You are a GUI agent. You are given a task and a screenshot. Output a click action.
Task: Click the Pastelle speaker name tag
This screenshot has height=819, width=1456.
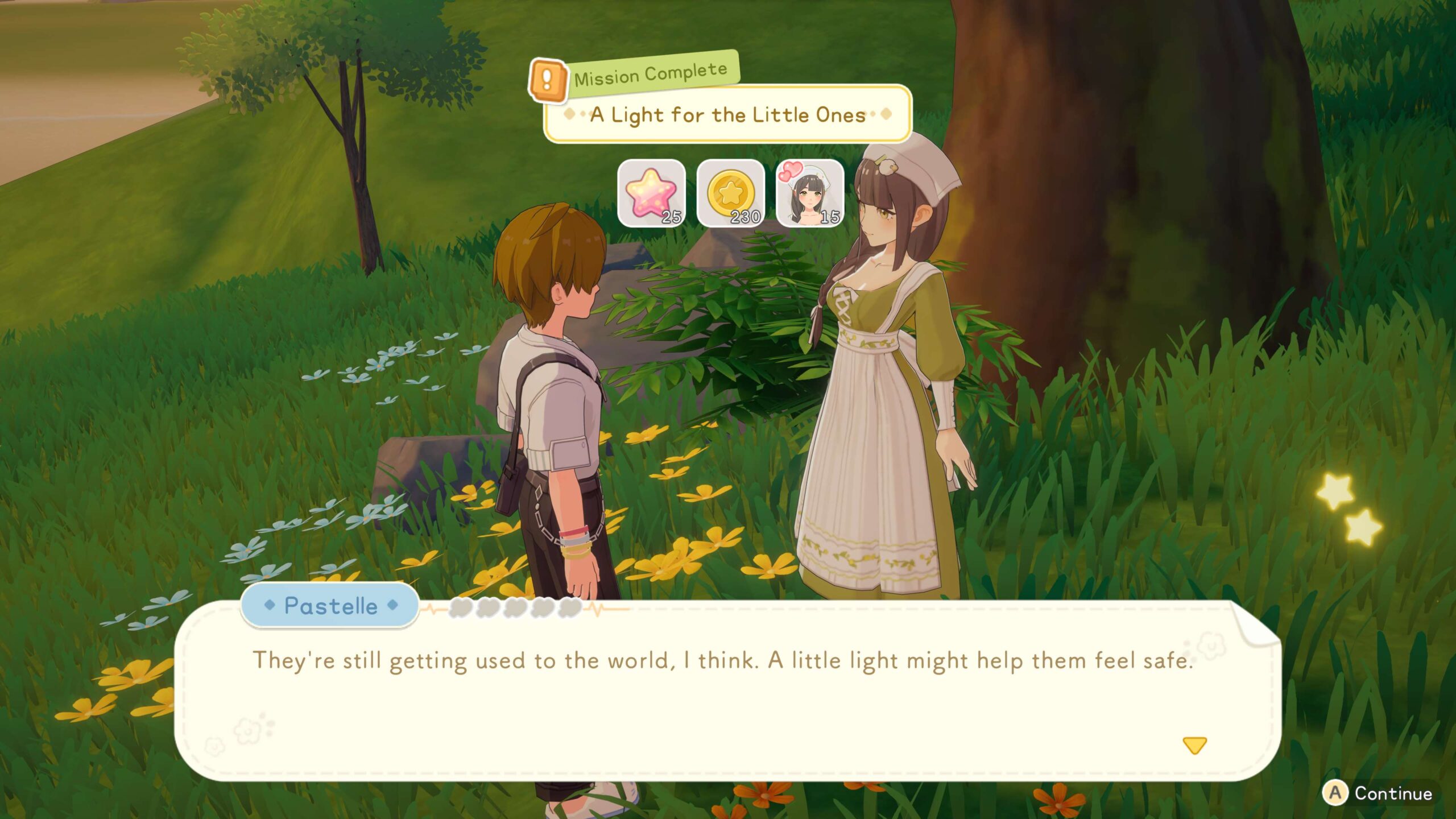tap(330, 606)
